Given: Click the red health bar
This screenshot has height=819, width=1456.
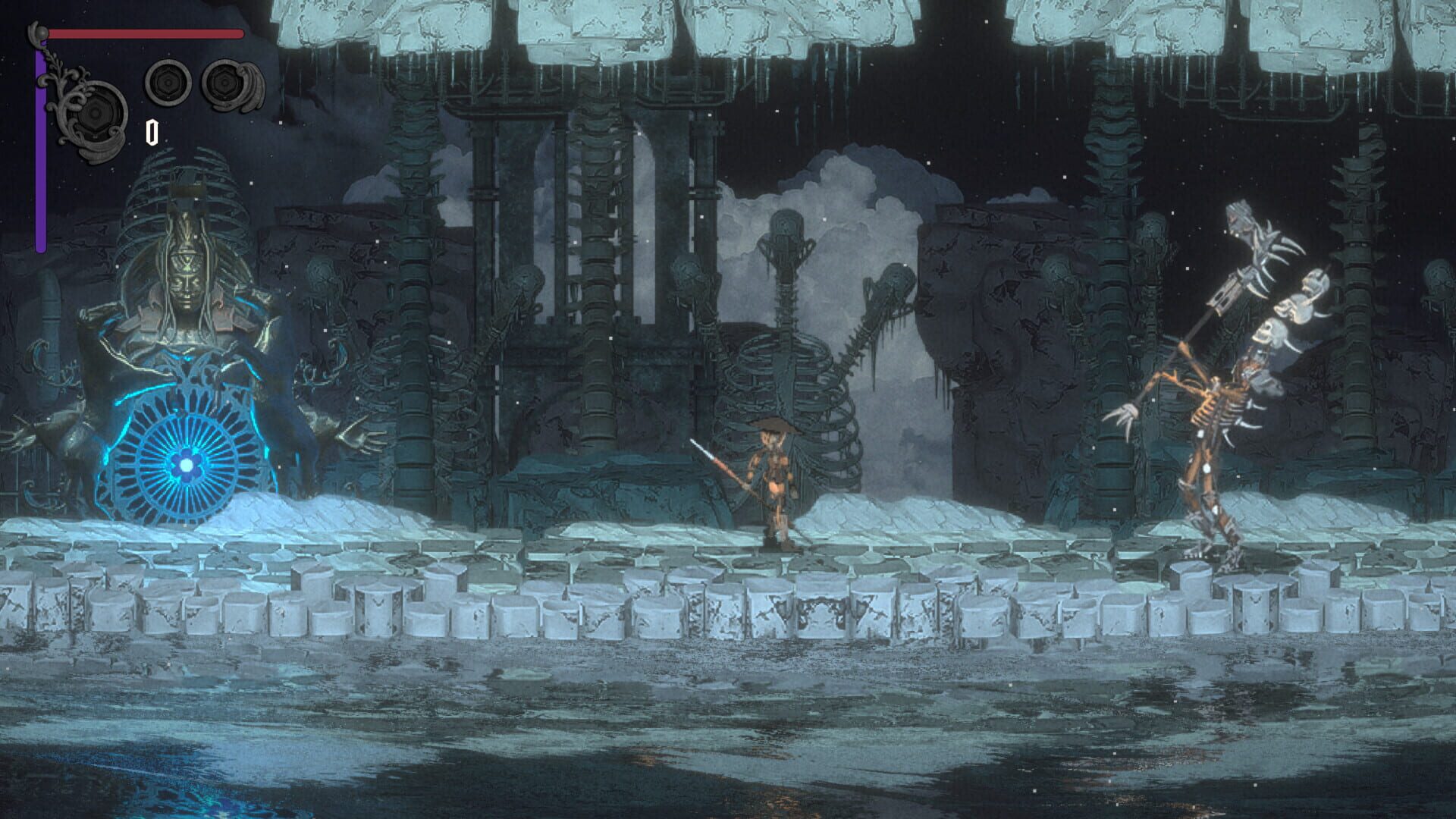Looking at the screenshot, I should pyautogui.click(x=144, y=34).
